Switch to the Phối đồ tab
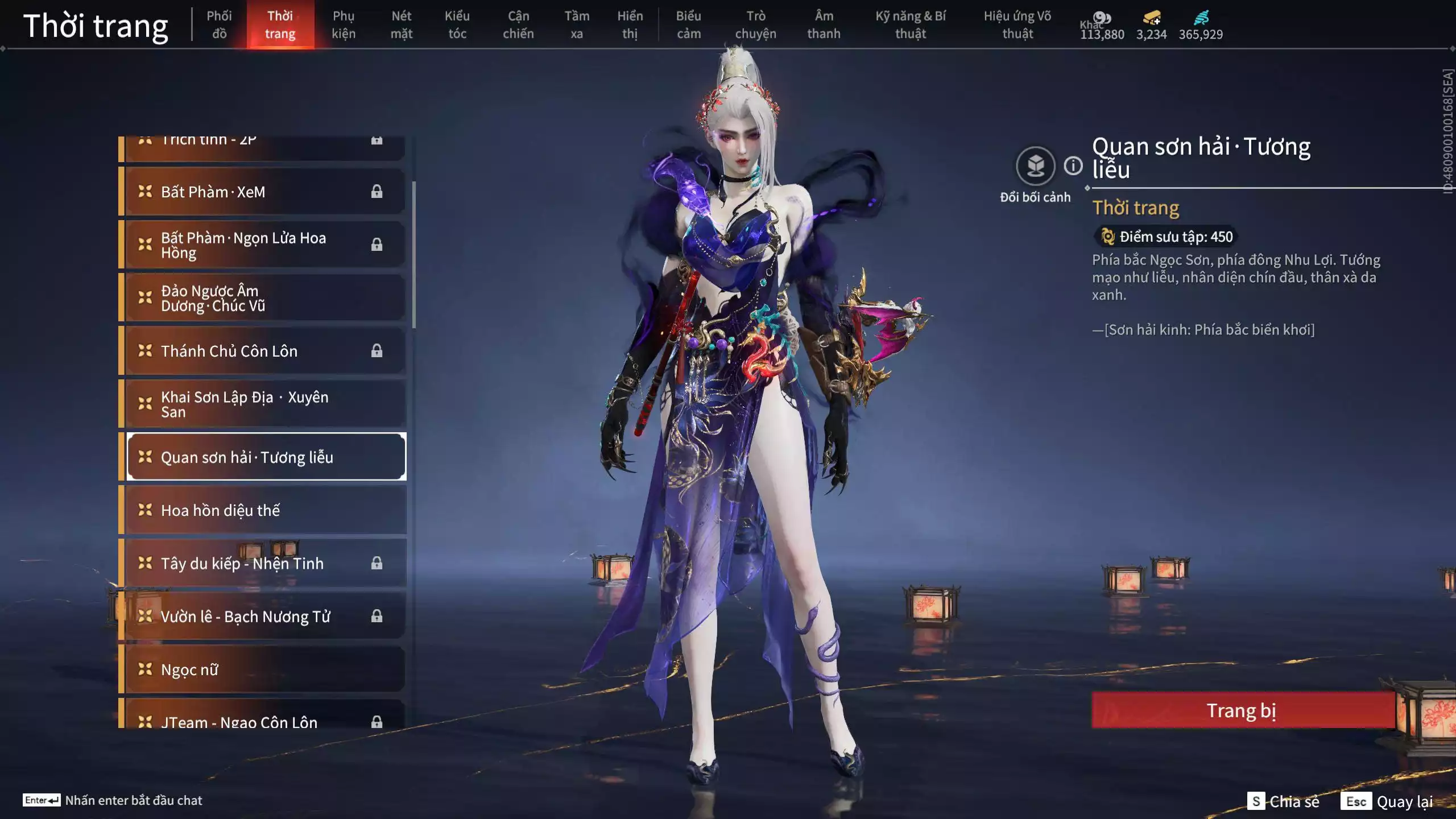 [219, 25]
